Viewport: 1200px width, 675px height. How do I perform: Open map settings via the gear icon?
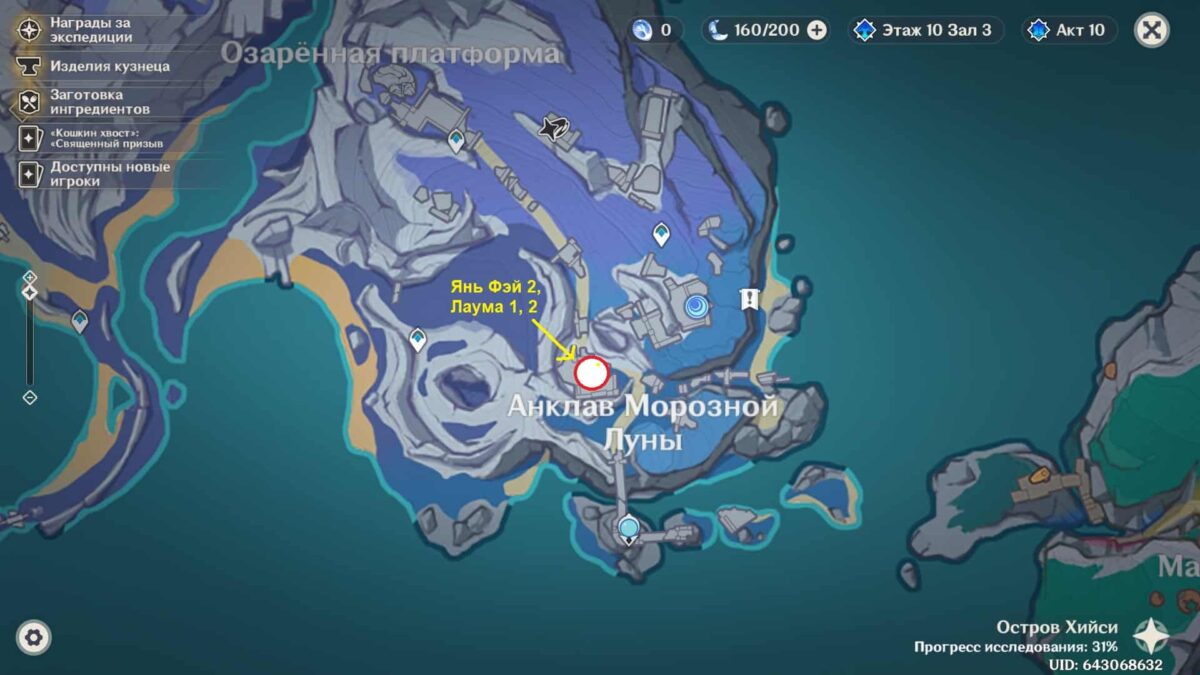tap(34, 637)
